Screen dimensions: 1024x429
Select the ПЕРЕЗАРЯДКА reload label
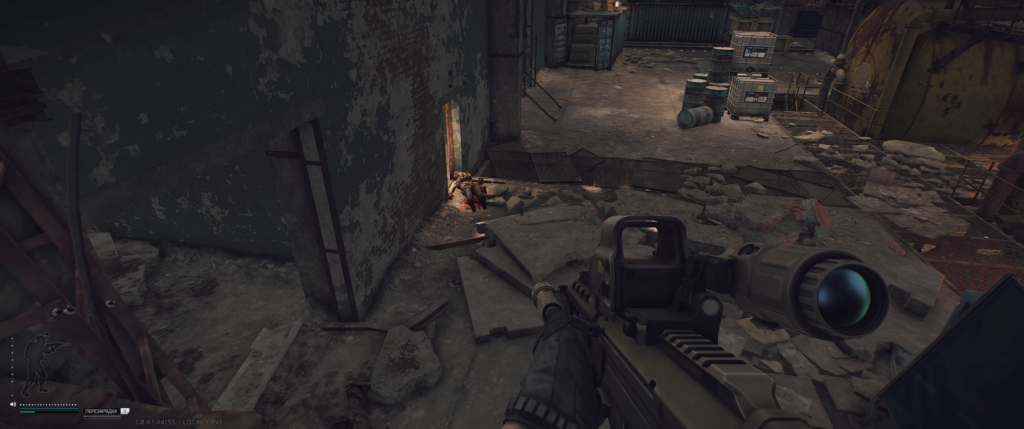(100, 410)
